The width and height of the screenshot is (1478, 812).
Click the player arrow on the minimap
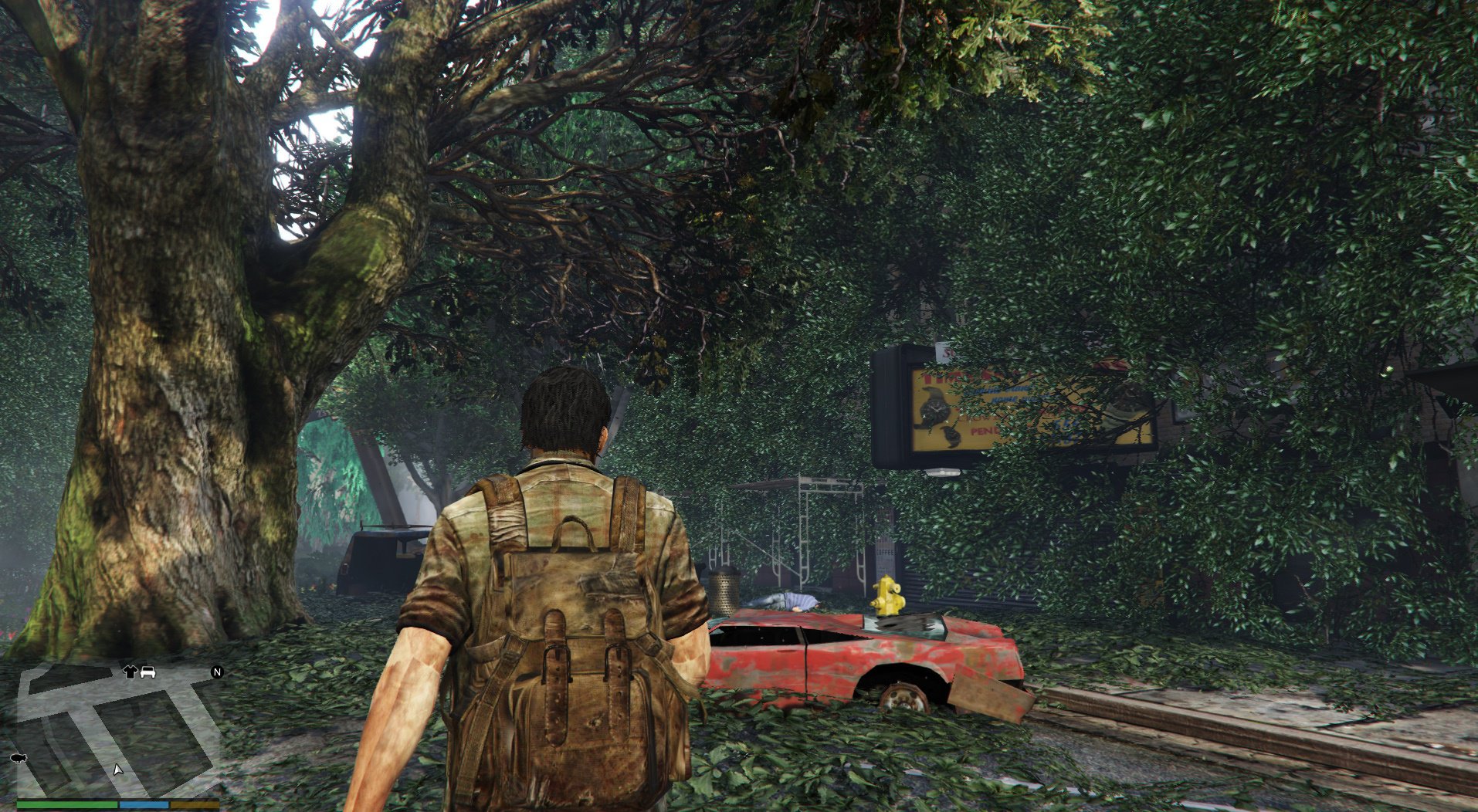tap(117, 770)
